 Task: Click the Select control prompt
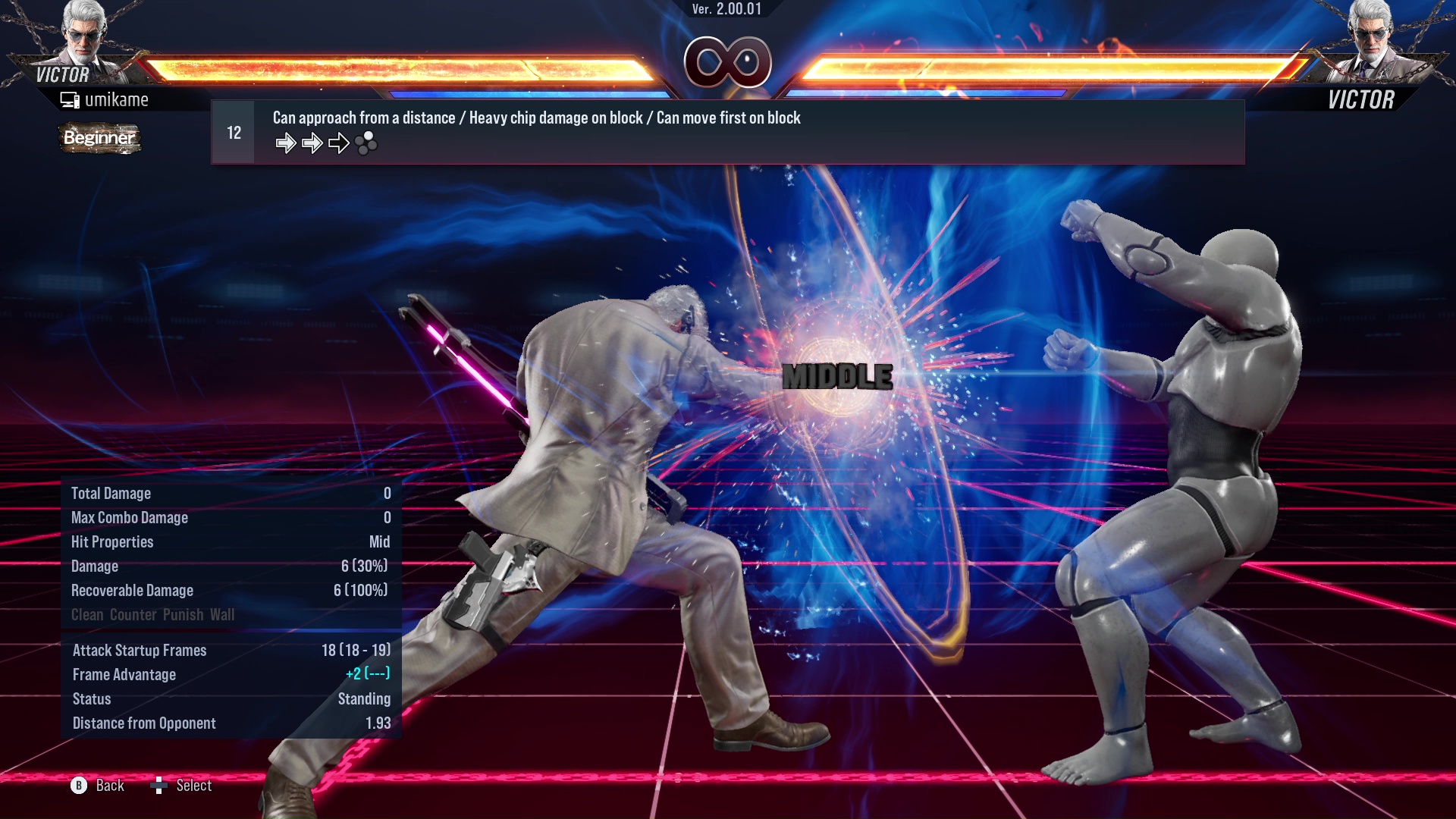195,786
